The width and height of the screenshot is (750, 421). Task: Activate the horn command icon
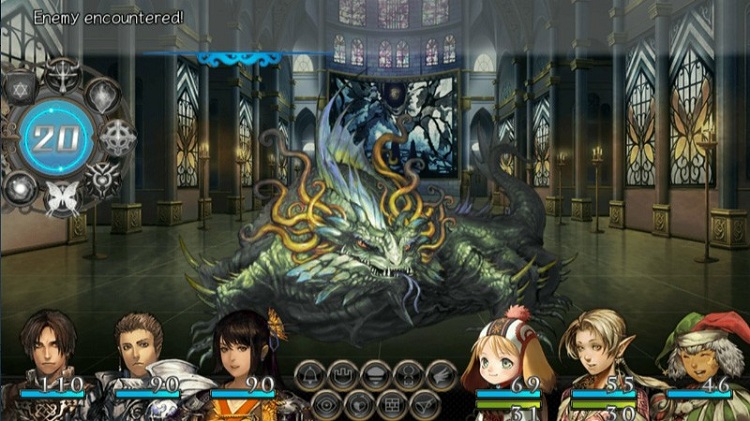point(423,403)
